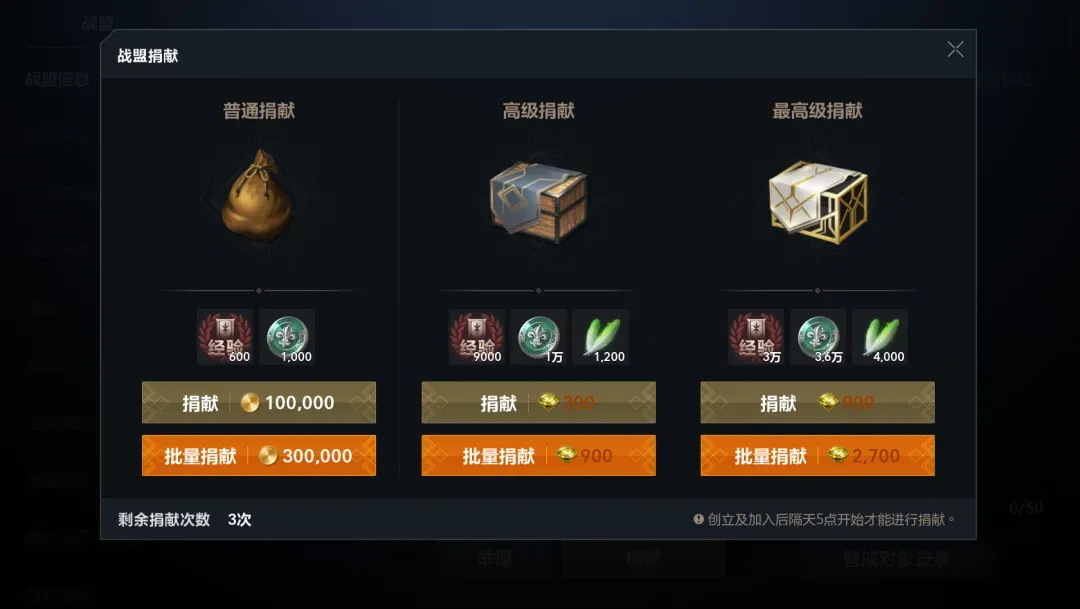Inspect the 3万 experience reward icon
Image resolution: width=1080 pixels, height=609 pixels.
tap(756, 337)
